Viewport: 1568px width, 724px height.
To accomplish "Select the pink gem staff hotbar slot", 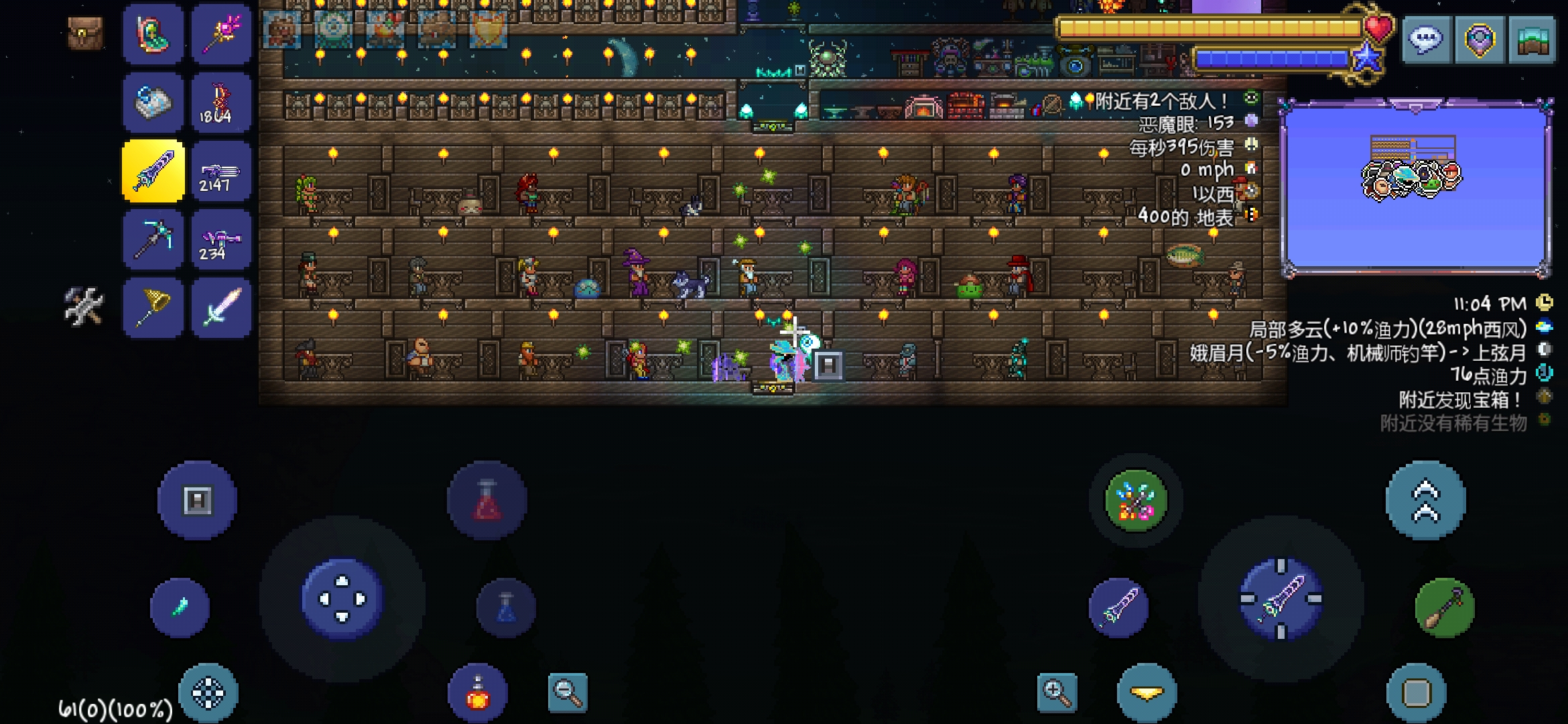I will tap(221, 34).
